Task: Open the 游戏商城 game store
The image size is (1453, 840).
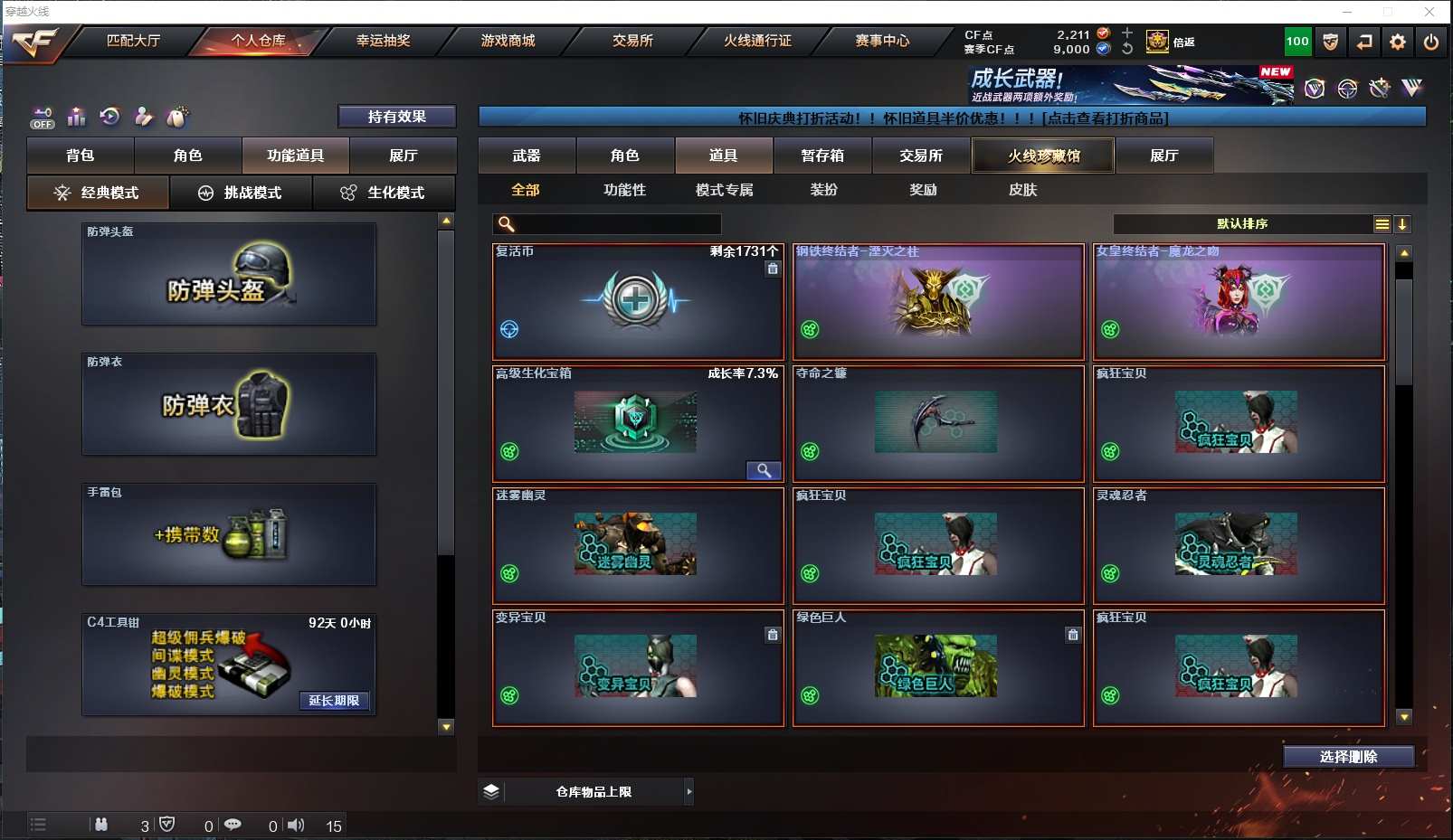Action: pos(508,41)
